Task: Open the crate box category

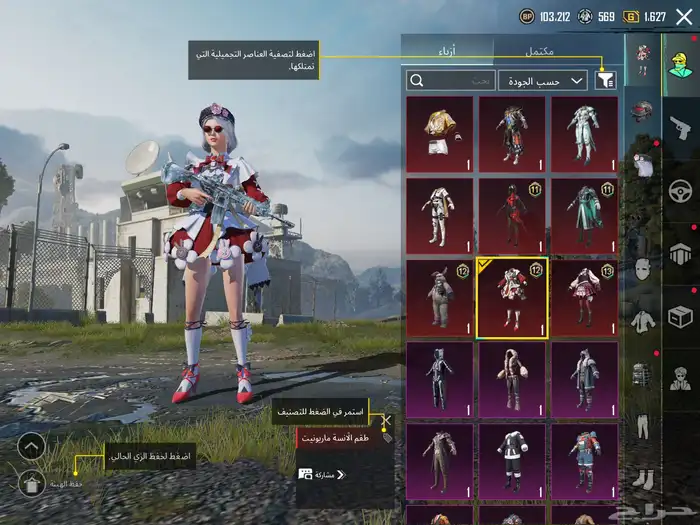Action: pyautogui.click(x=682, y=317)
